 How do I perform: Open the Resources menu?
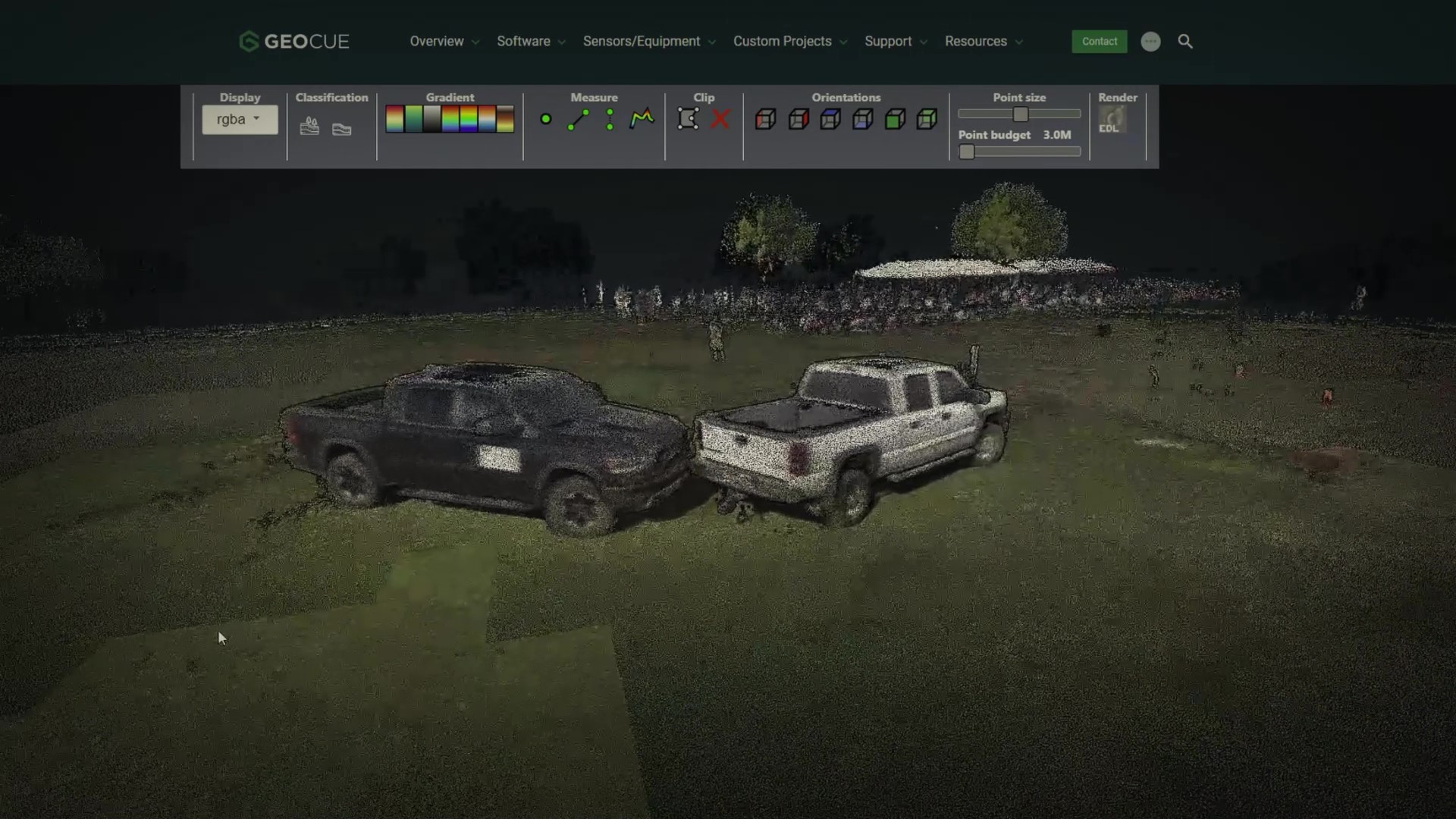click(x=984, y=42)
